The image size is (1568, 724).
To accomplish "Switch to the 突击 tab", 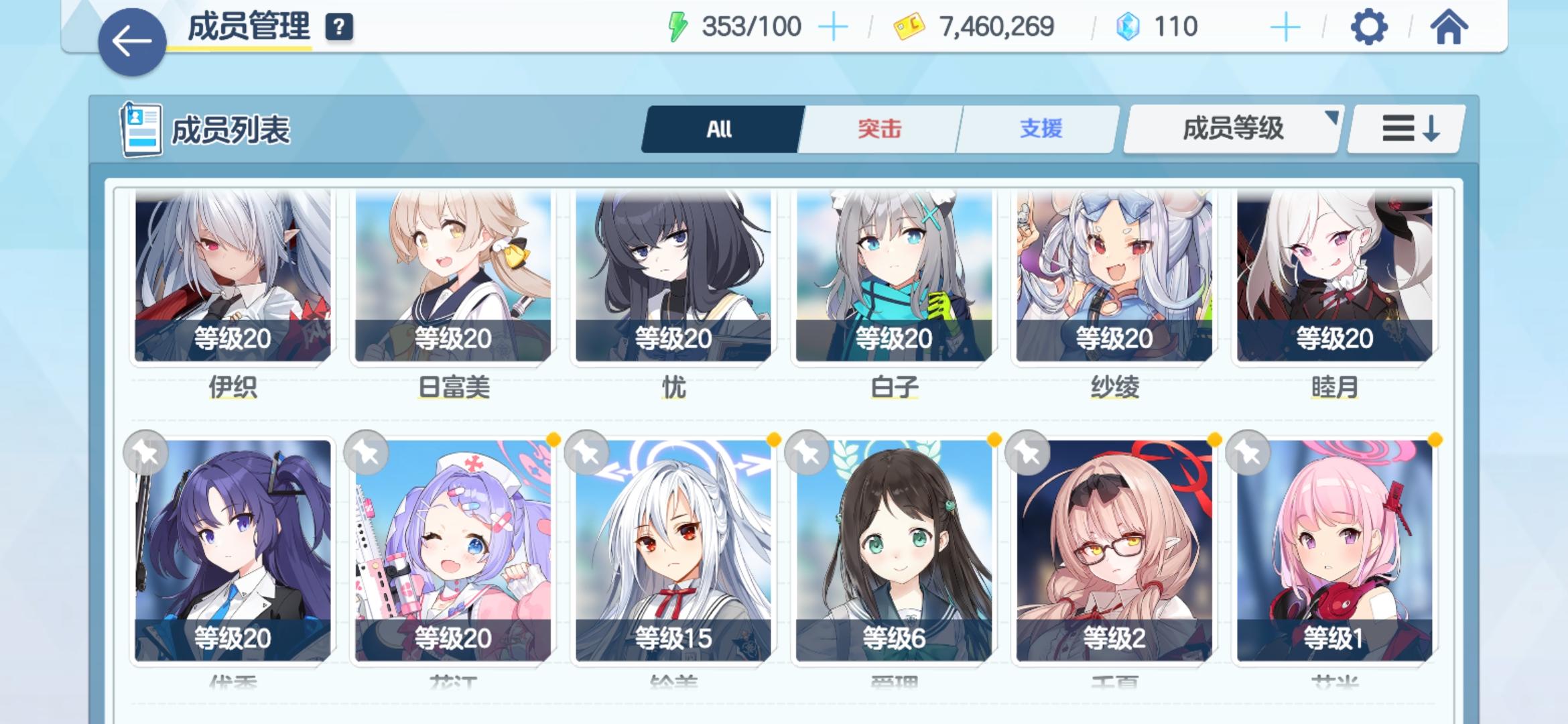I will click(x=880, y=129).
